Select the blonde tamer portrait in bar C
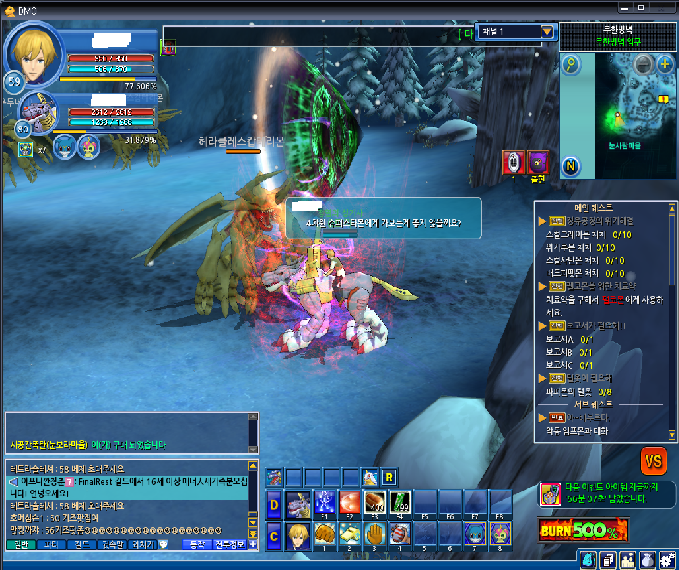This screenshot has width=679, height=570. [298, 534]
